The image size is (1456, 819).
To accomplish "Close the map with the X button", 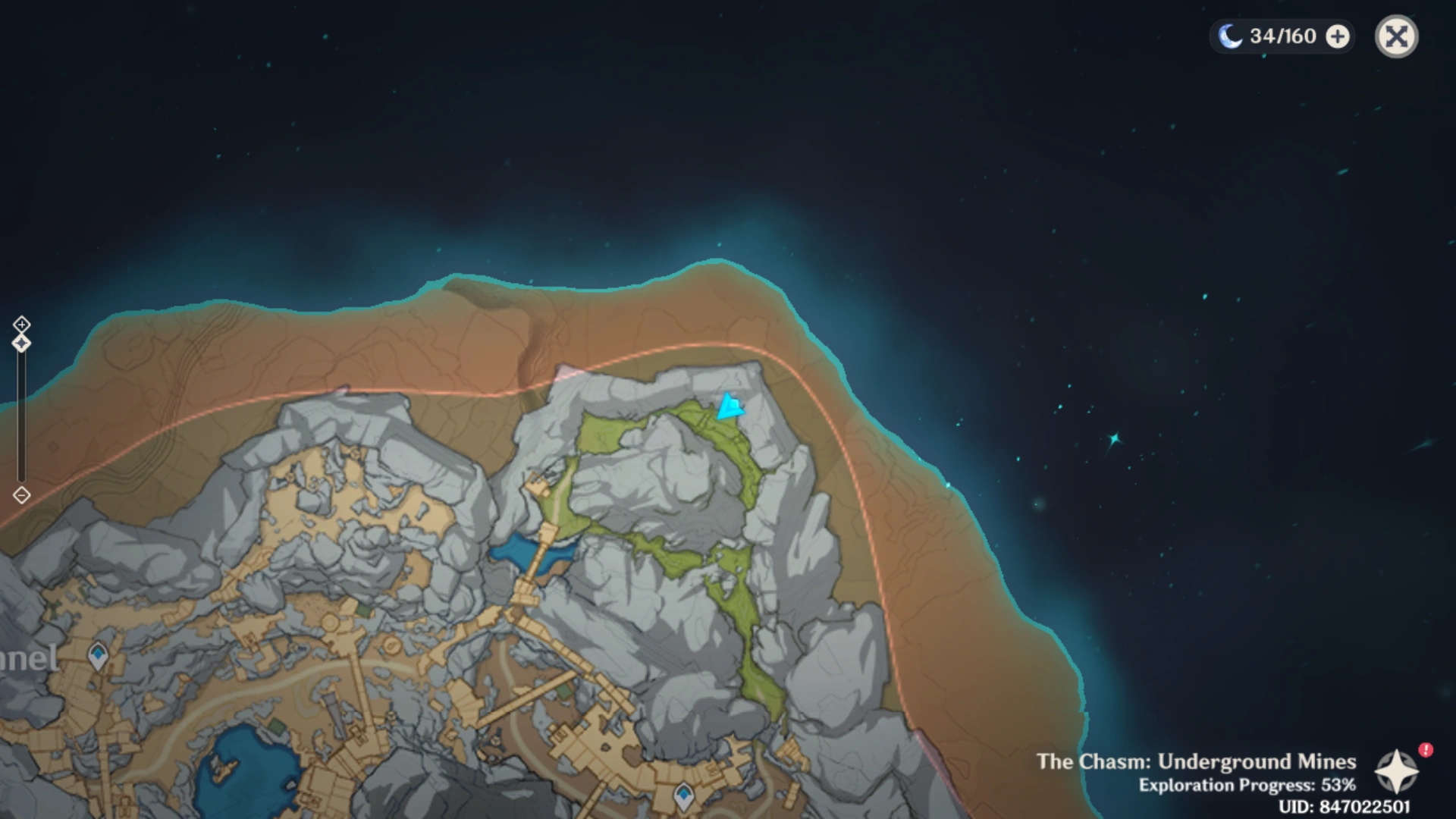I will click(1396, 36).
